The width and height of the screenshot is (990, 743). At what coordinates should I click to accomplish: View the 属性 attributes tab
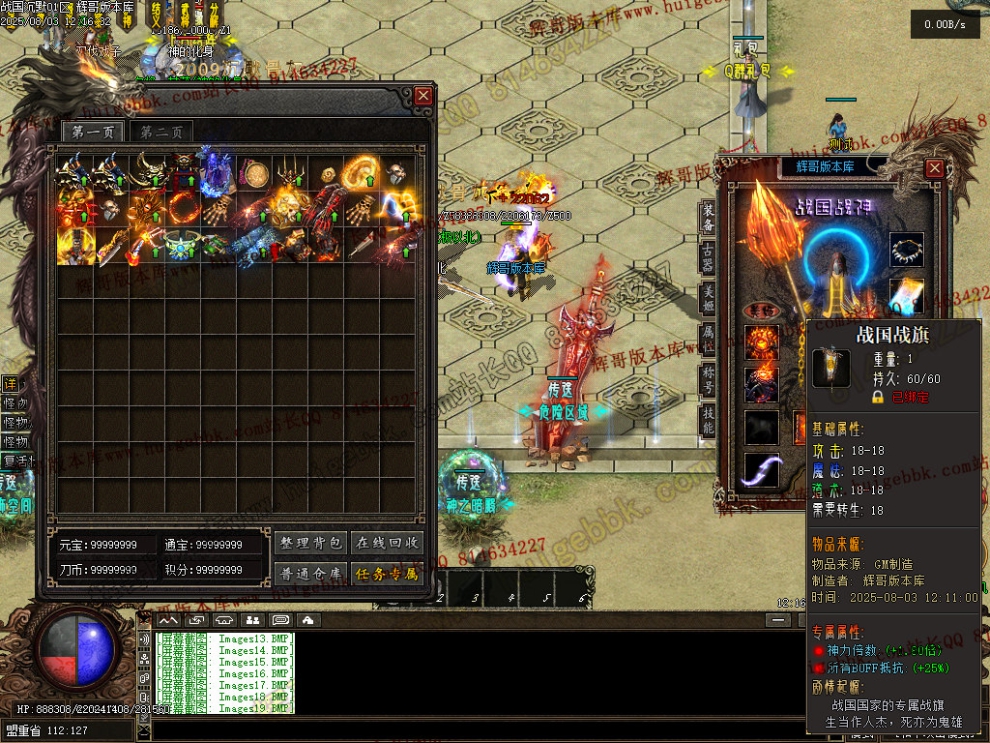point(708,340)
